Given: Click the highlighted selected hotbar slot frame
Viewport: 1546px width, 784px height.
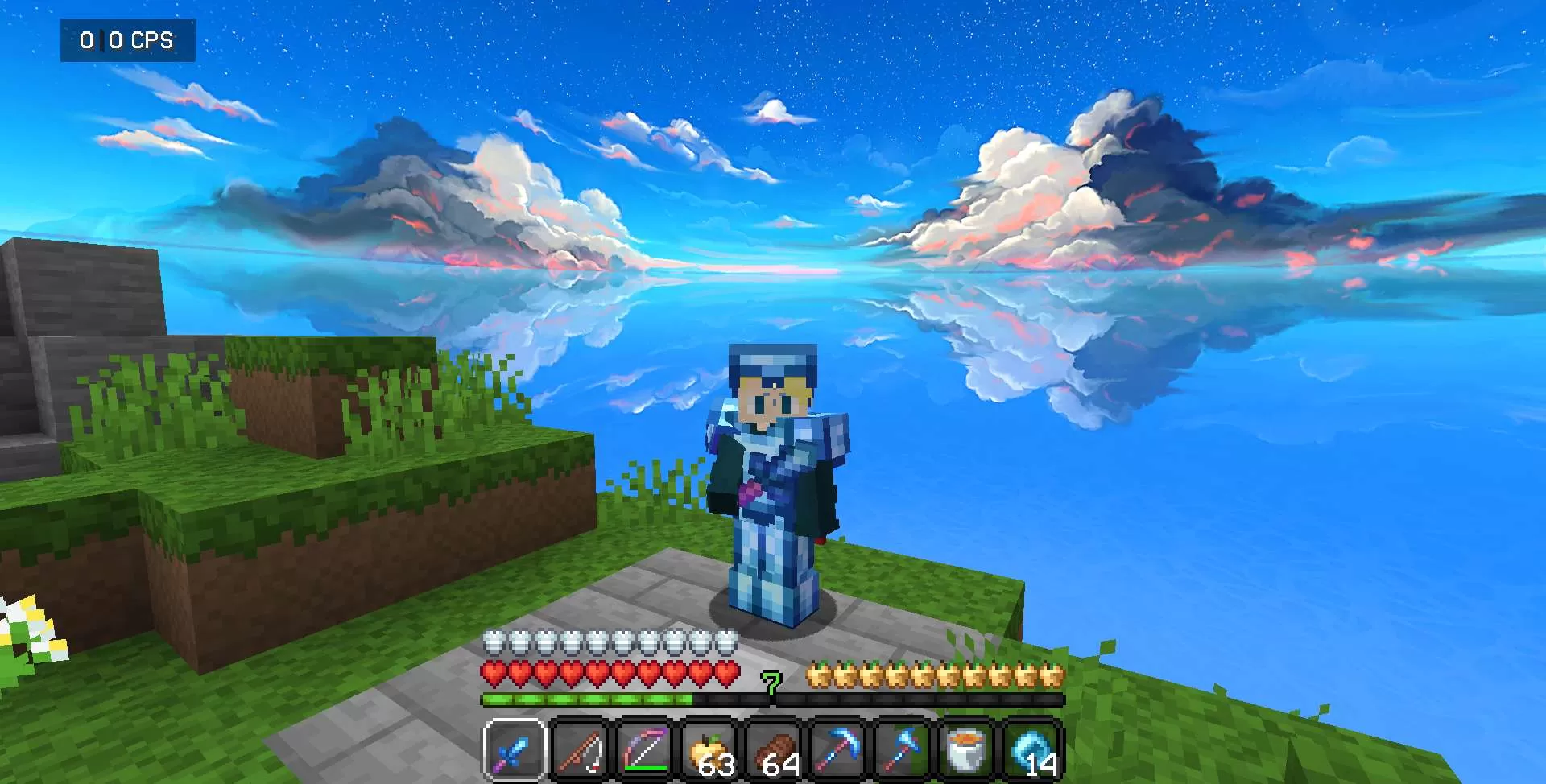Looking at the screenshot, I should coord(515,749).
